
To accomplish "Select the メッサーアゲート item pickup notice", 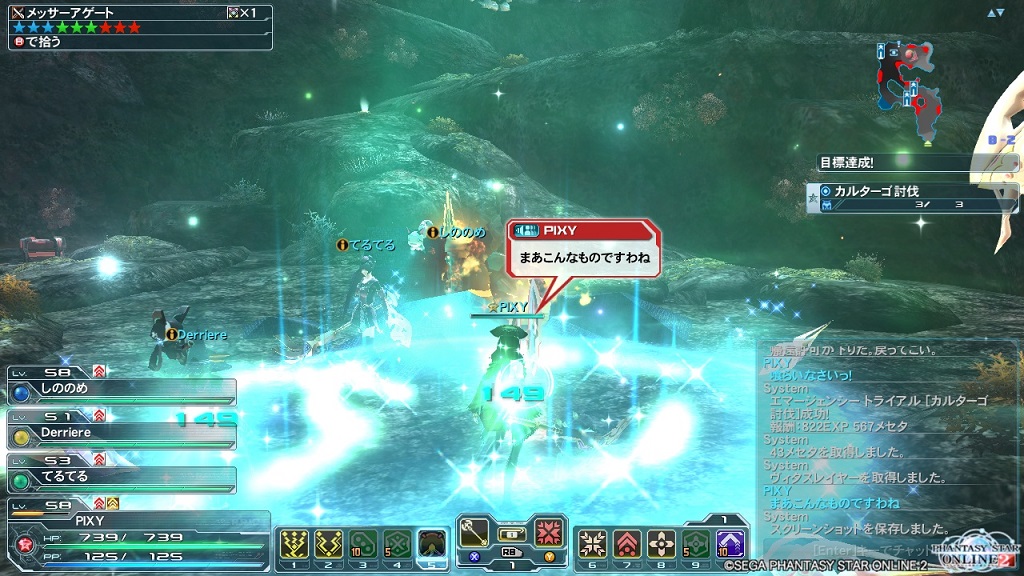I will click(x=137, y=27).
